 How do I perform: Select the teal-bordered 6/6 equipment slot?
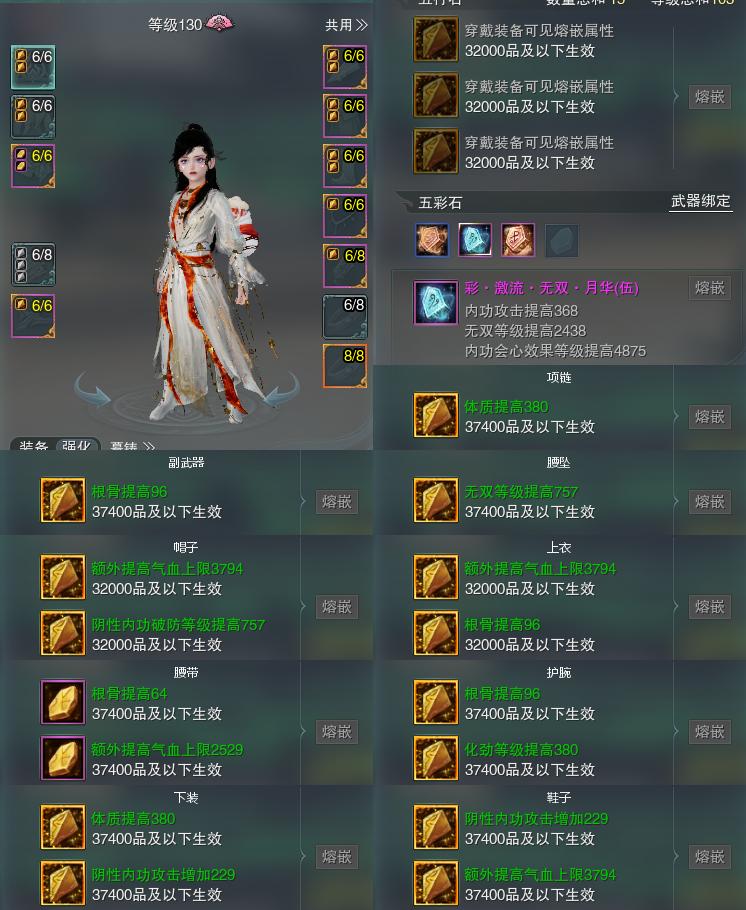tap(33, 67)
